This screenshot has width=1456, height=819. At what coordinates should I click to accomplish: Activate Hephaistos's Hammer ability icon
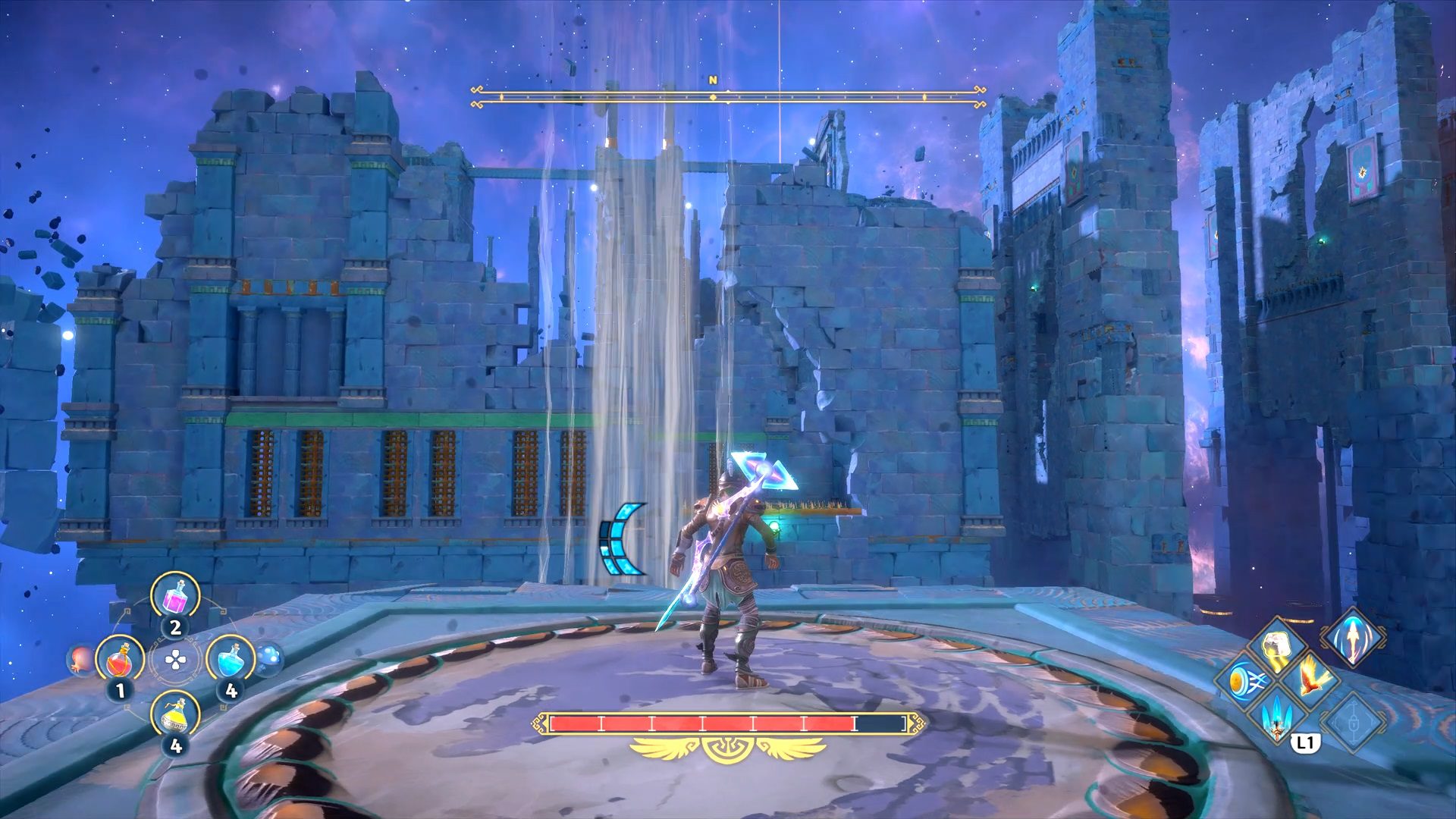tap(1277, 645)
